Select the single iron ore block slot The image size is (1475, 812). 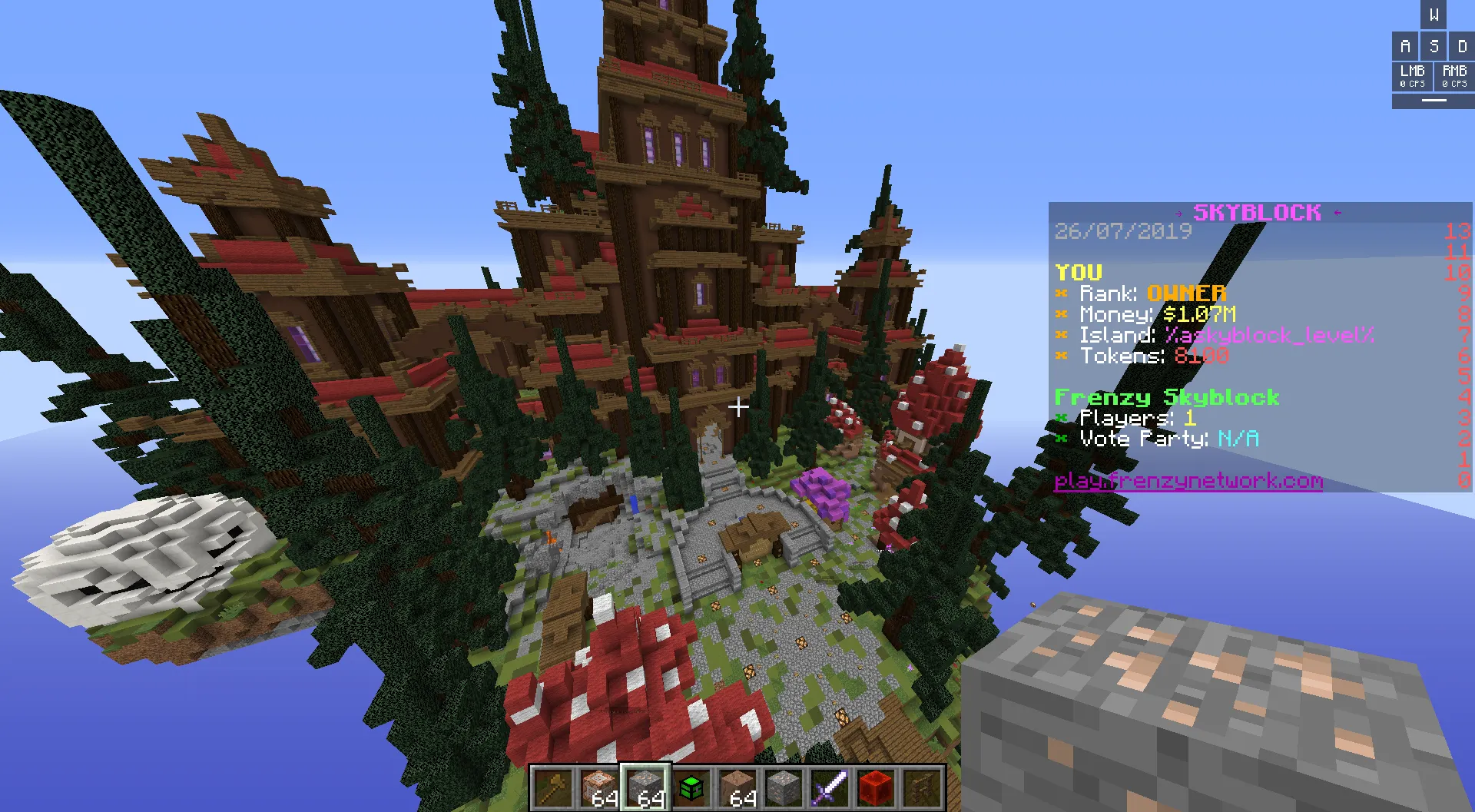784,787
